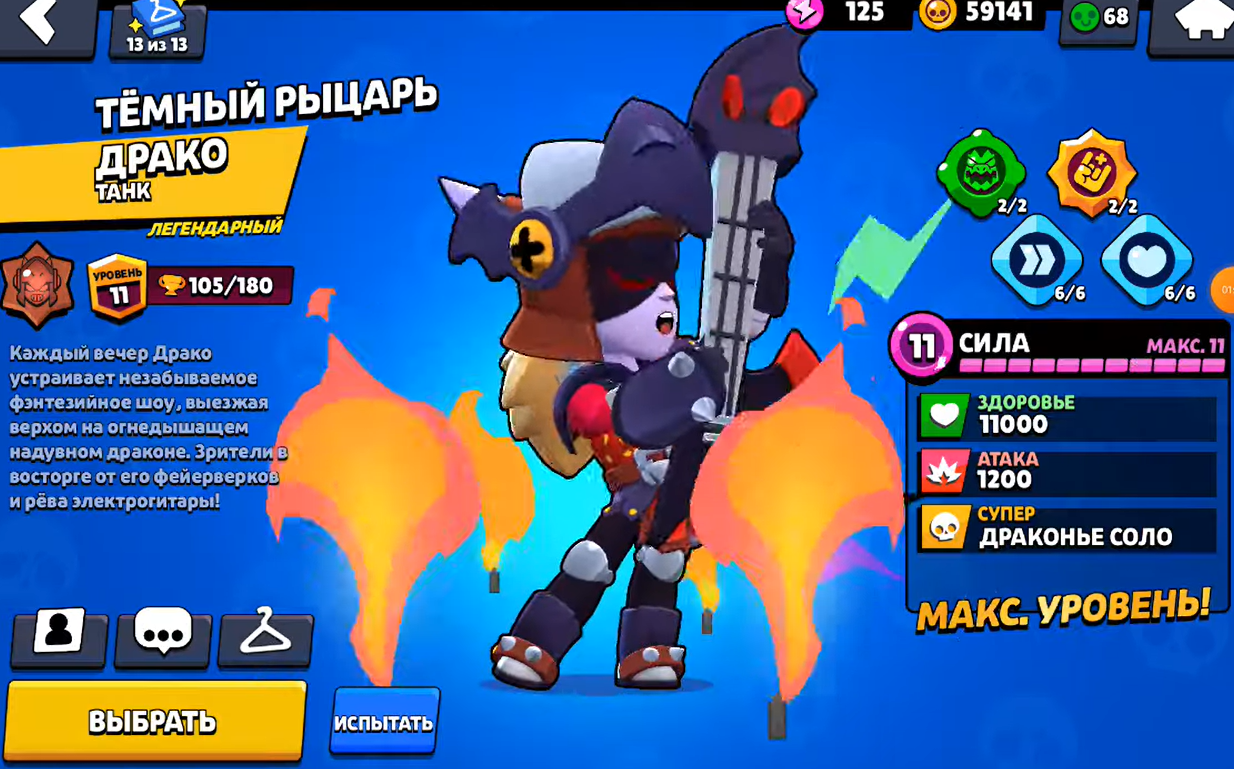View the mastery badge icon

coord(37,286)
